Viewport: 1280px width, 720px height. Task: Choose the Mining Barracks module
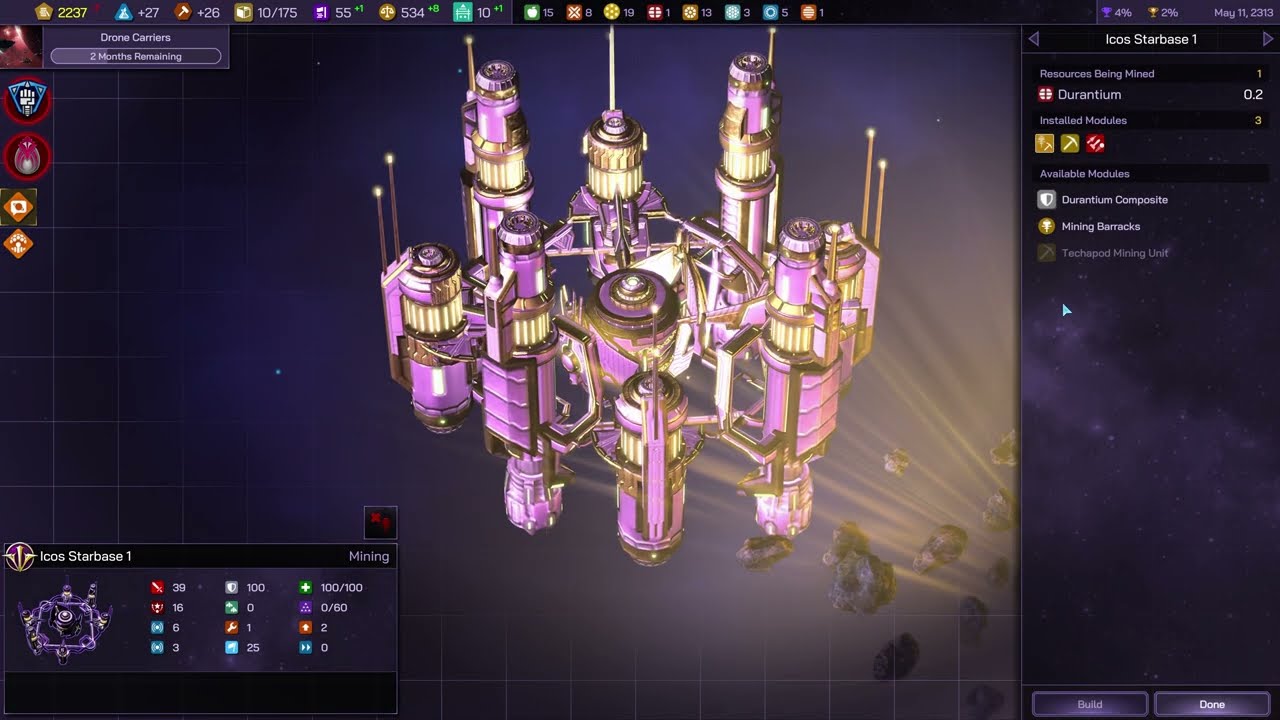1100,227
